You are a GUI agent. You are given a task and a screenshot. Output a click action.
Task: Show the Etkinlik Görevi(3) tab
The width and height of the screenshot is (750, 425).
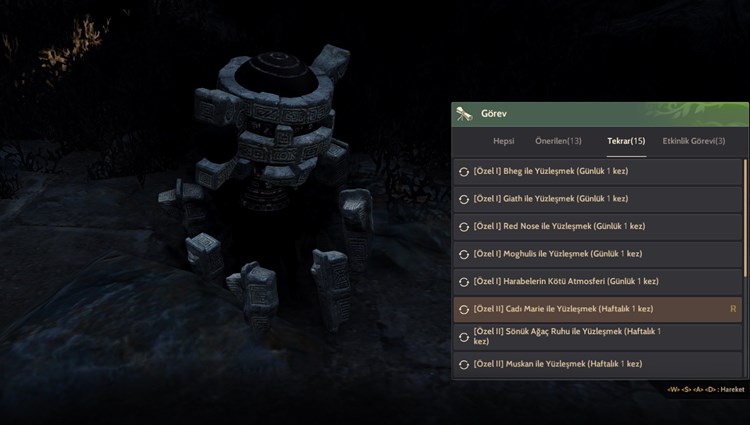point(694,141)
